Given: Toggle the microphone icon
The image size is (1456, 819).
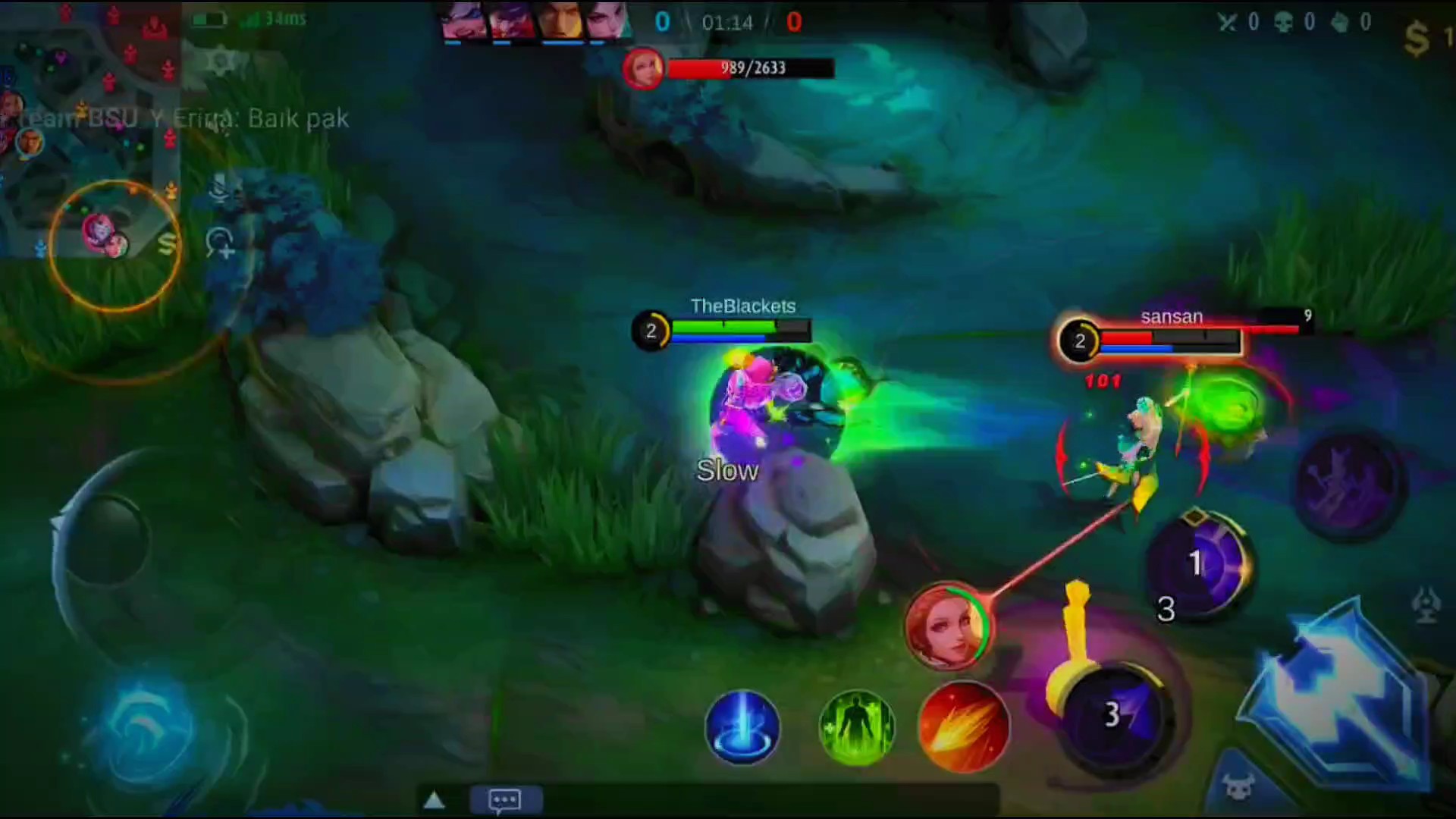Looking at the screenshot, I should [220, 187].
